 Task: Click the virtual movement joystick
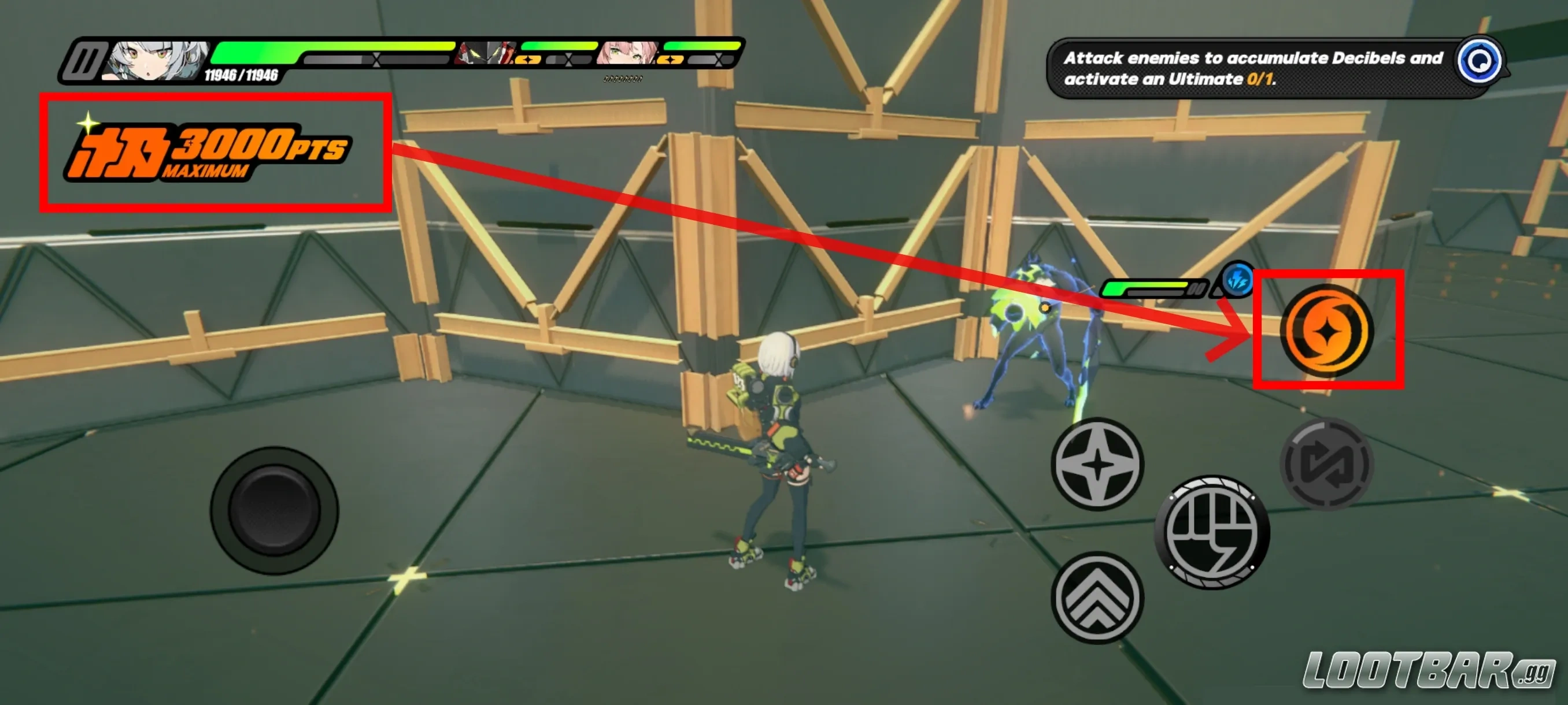point(274,510)
